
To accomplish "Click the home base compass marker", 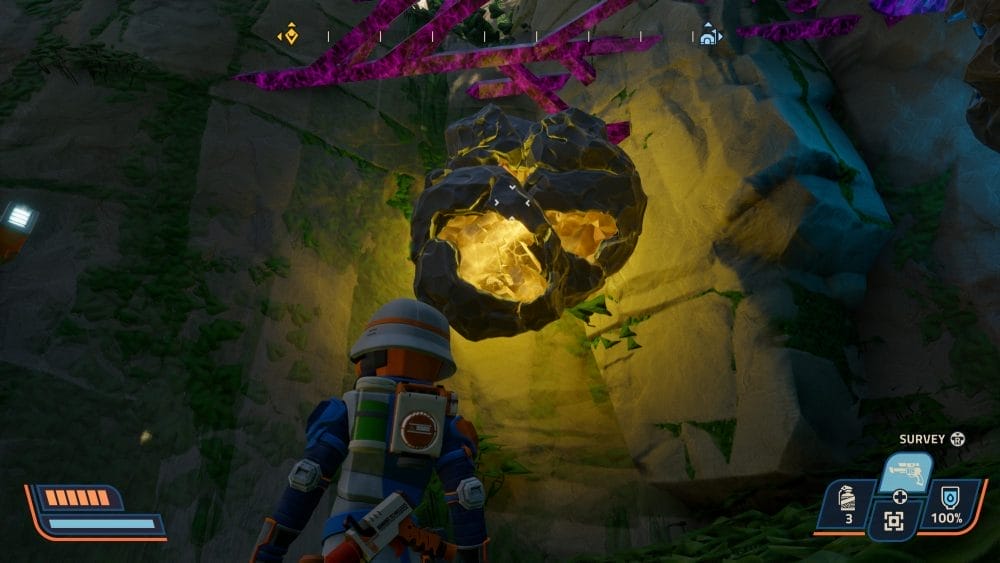I will pyautogui.click(x=708, y=36).
